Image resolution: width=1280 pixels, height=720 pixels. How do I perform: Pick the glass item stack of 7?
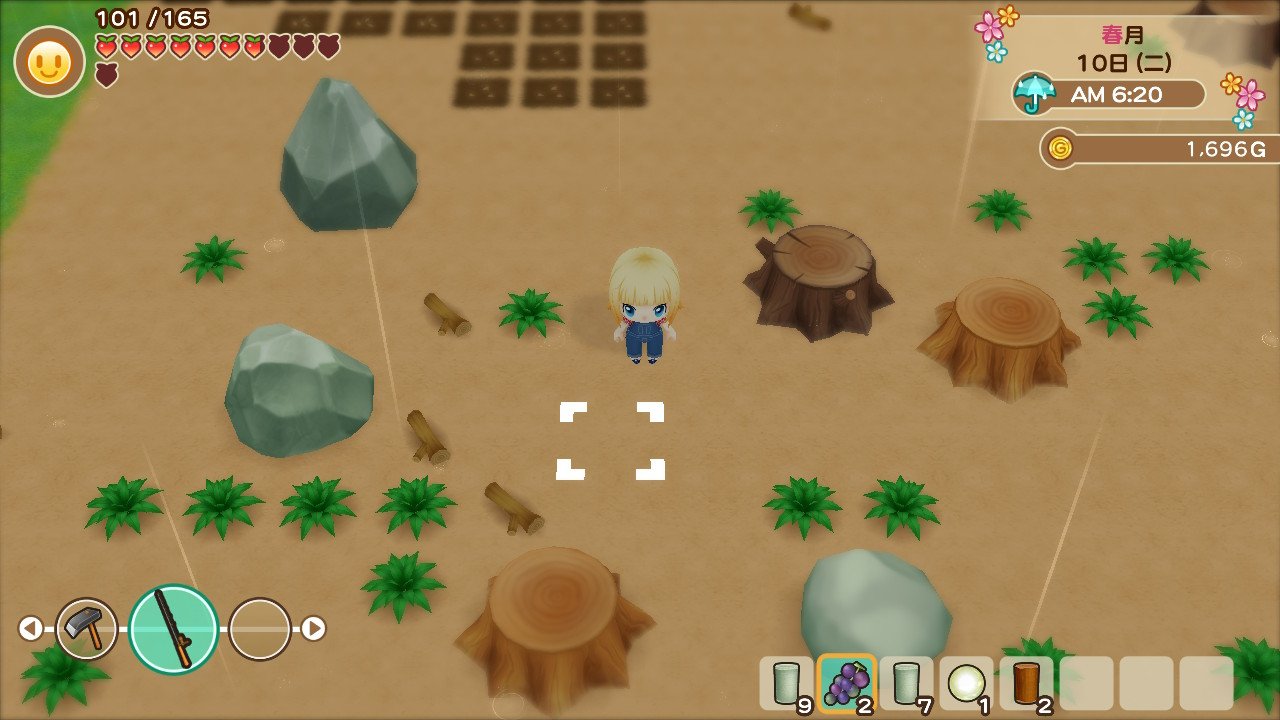click(x=907, y=684)
